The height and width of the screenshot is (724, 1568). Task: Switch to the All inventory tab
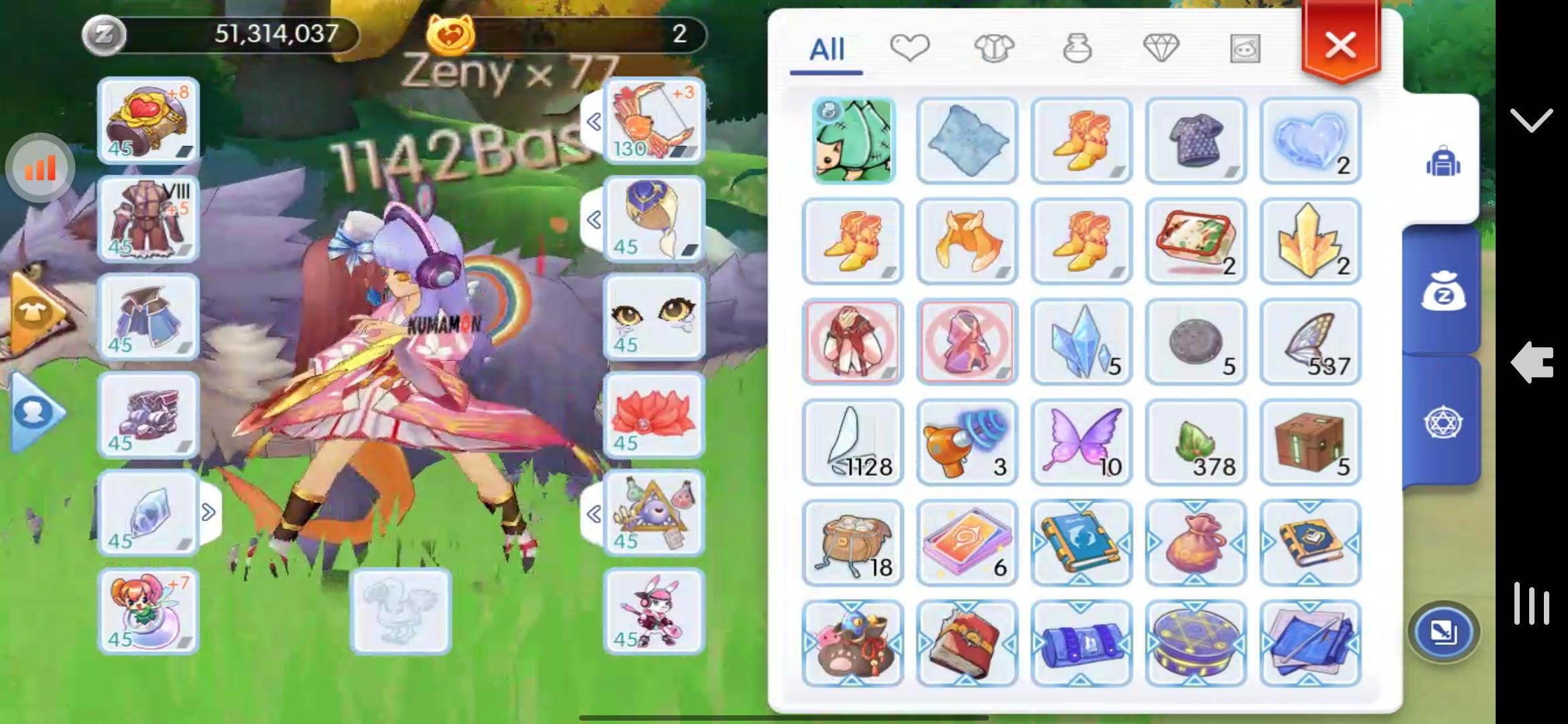[828, 48]
